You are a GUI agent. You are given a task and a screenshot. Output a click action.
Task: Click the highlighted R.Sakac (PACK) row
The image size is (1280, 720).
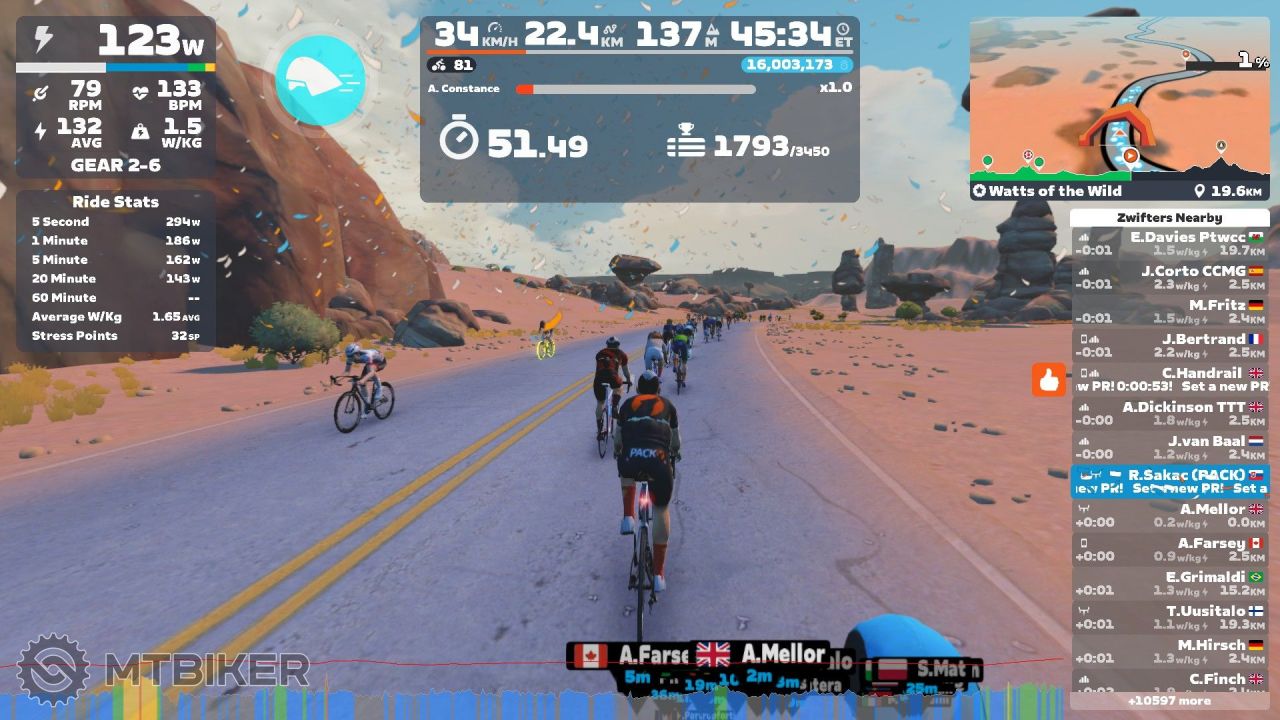tap(1169, 482)
